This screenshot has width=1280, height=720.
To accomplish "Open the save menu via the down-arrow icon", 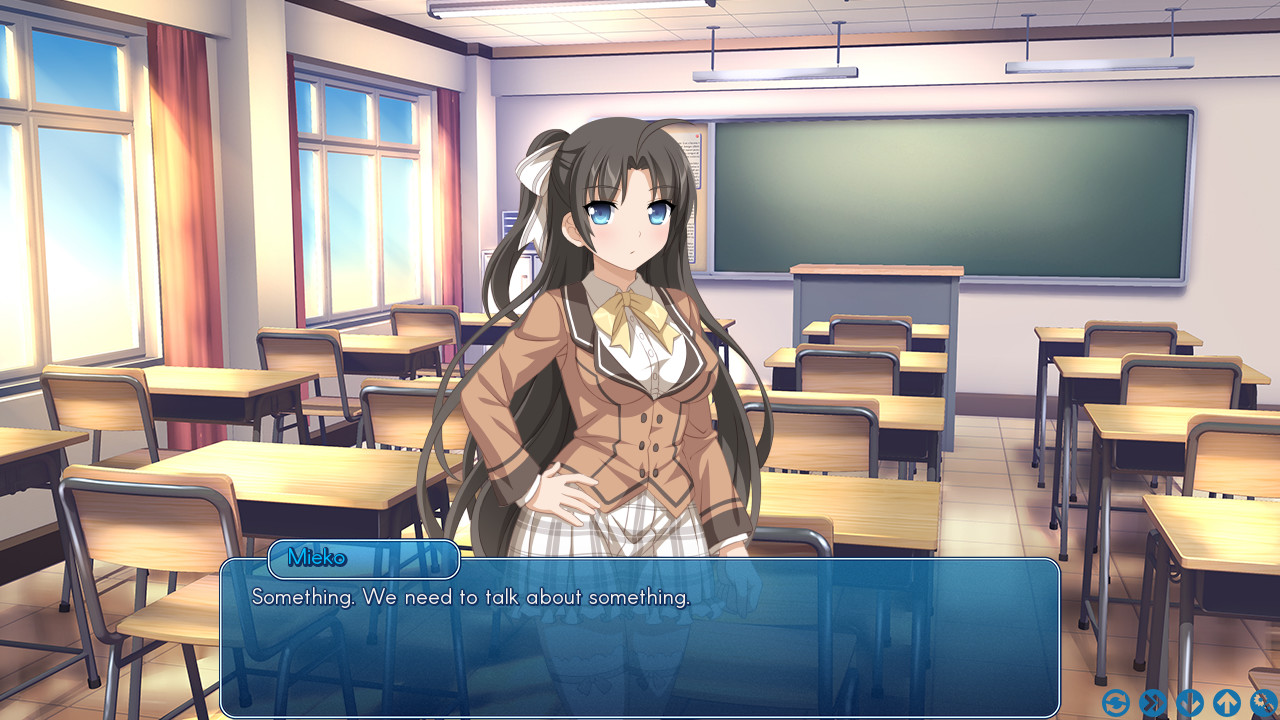I will coord(1190,705).
